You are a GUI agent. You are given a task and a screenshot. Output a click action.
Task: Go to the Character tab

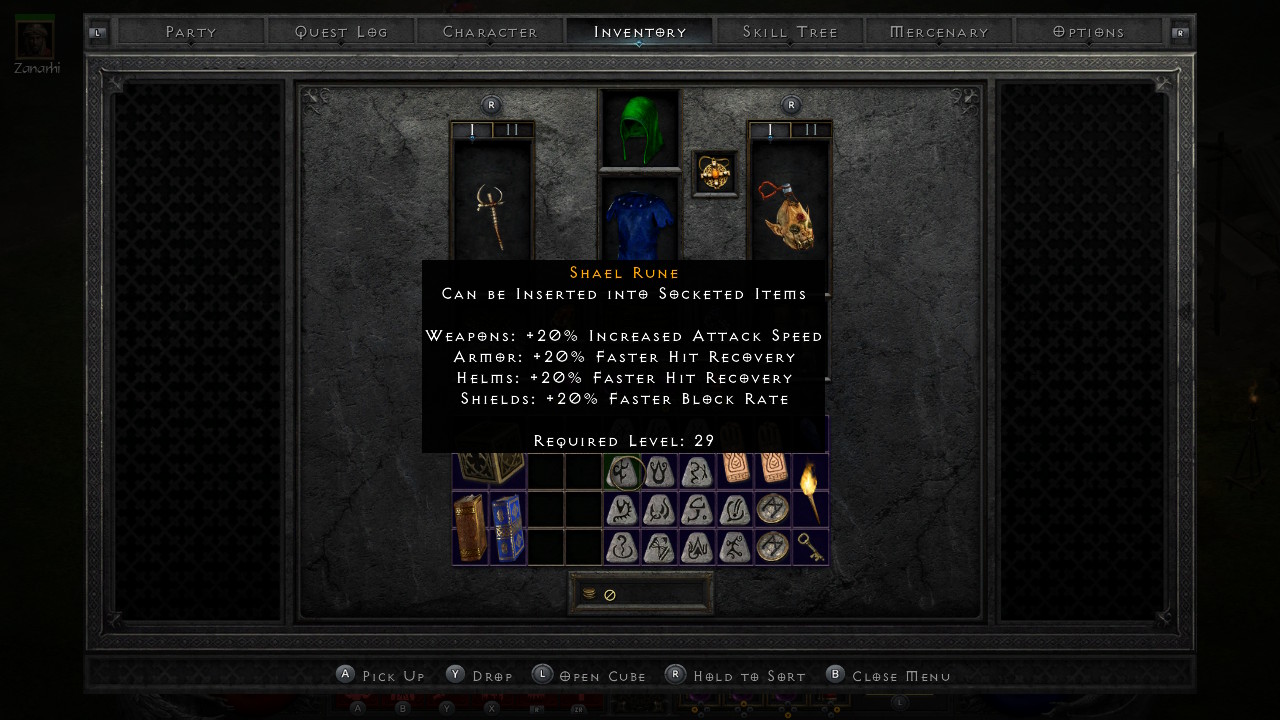coord(490,32)
